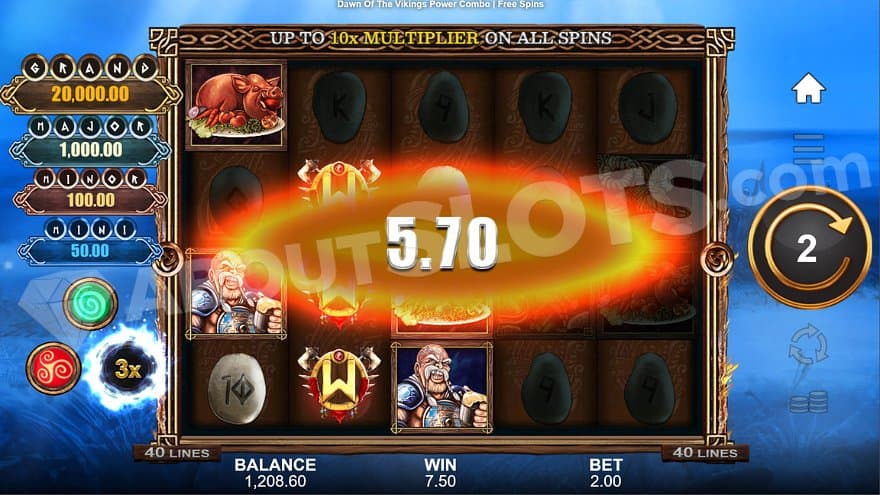The width and height of the screenshot is (880, 495).
Task: Open the hamburger menu
Action: tap(808, 148)
